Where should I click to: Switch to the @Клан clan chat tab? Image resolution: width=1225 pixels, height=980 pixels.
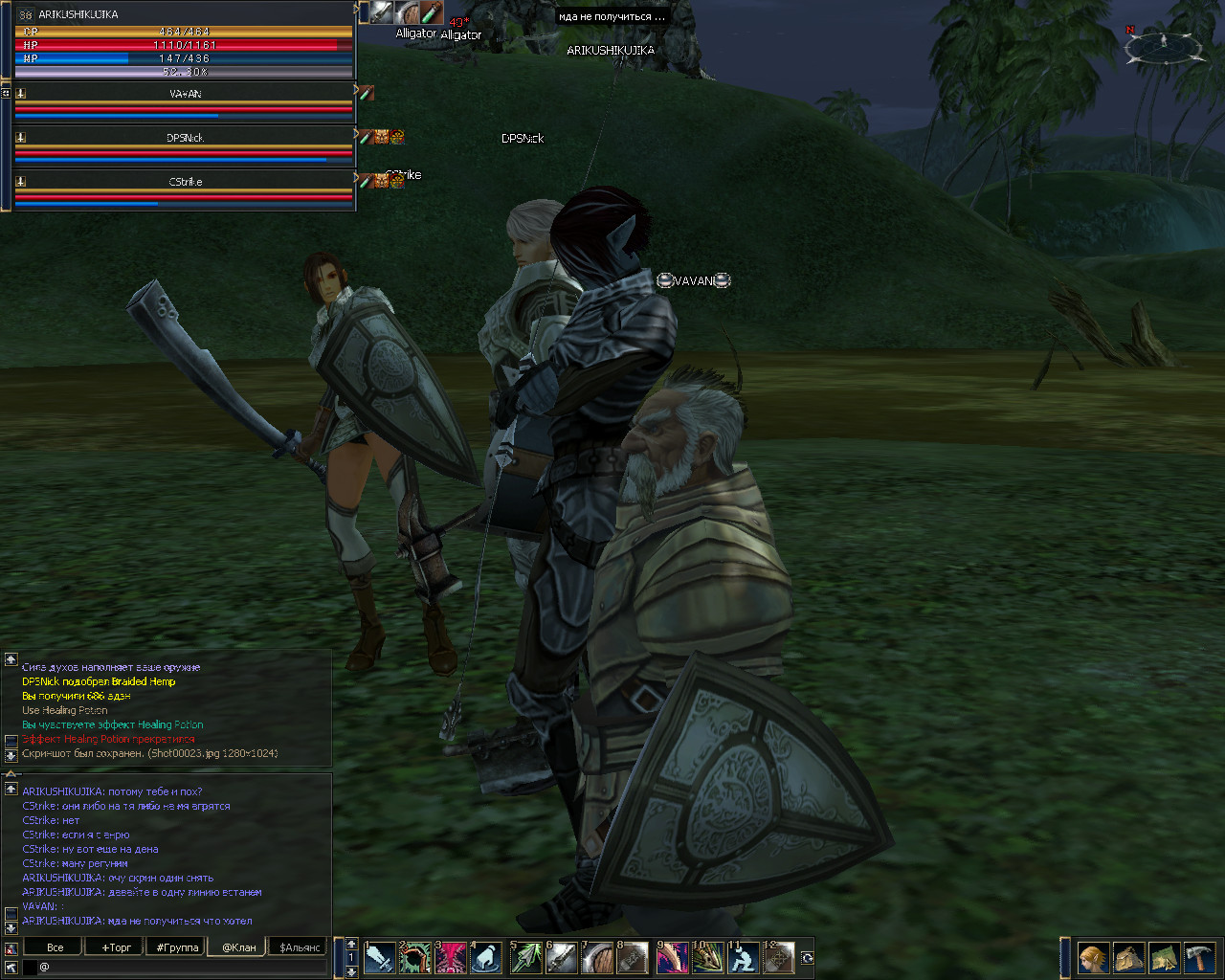pos(239,947)
